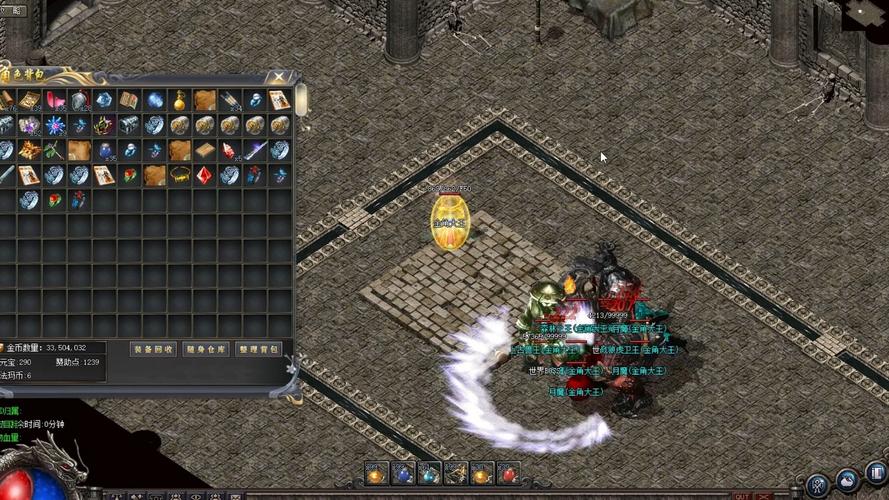Activate the golden scroll hotbar slot
The image size is (889, 500).
[x=455, y=473]
